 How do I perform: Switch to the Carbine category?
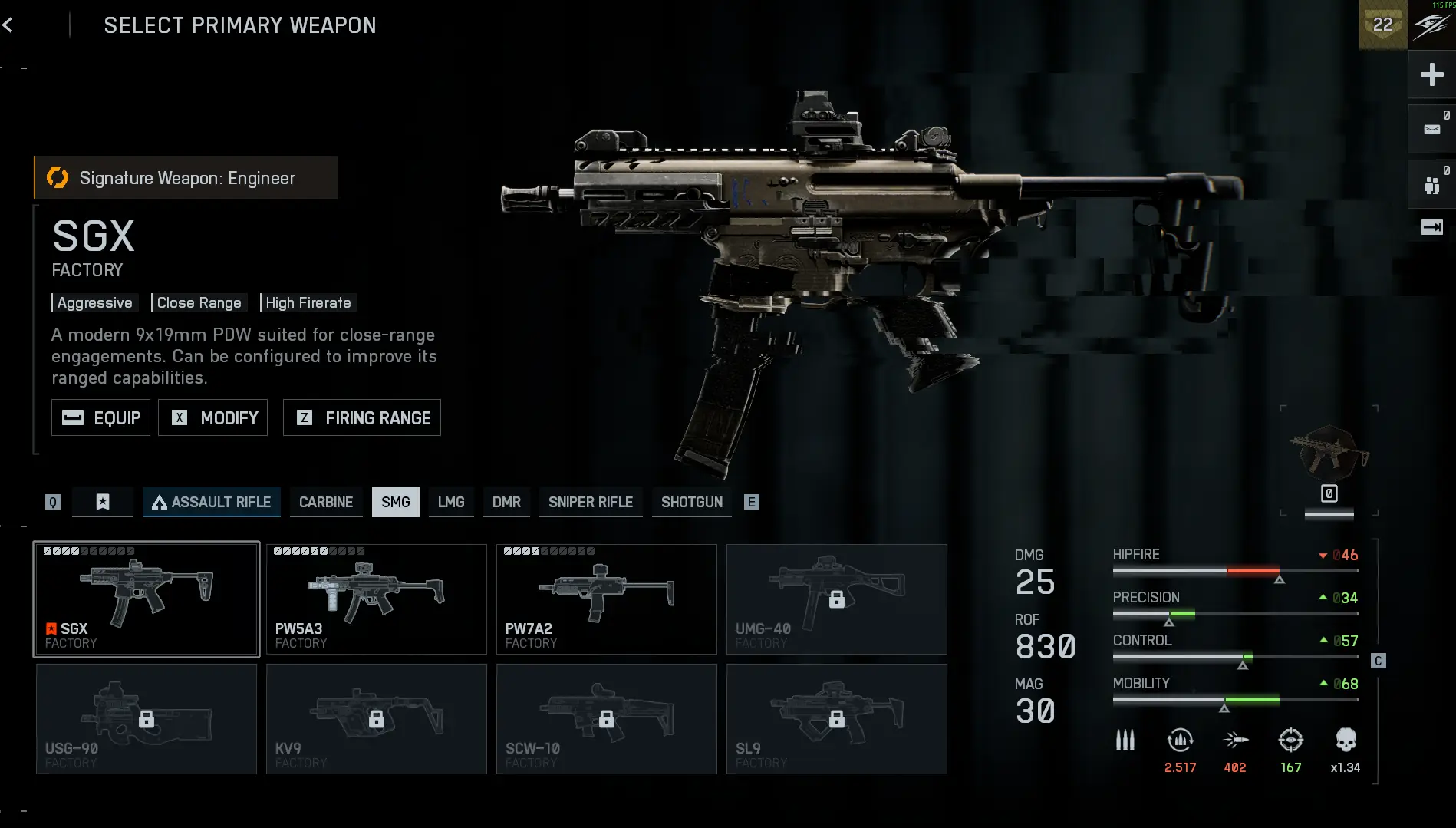(x=326, y=502)
